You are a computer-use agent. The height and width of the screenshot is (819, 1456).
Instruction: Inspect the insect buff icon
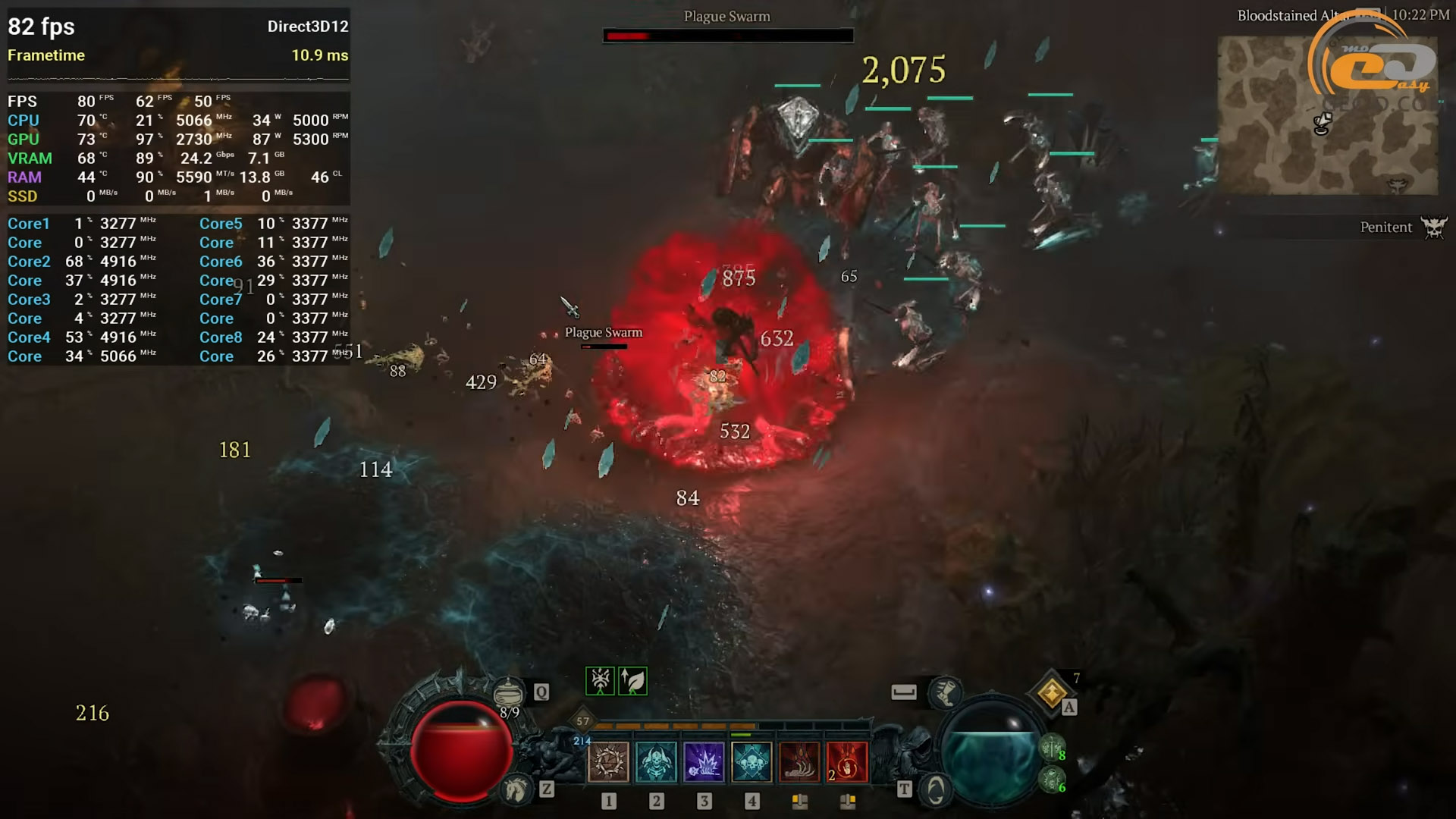600,681
